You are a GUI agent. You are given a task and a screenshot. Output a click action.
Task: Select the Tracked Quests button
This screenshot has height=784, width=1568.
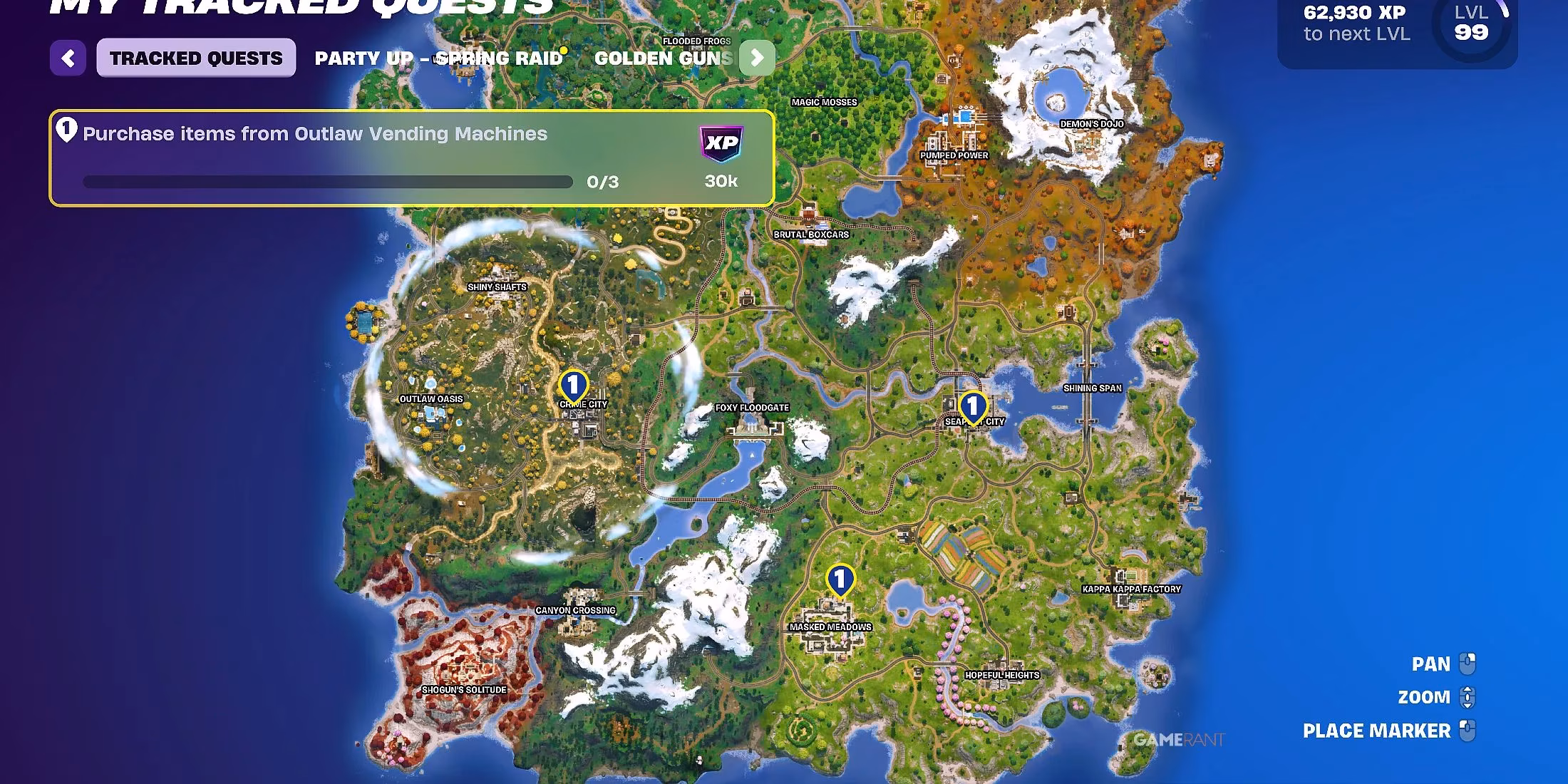tap(195, 58)
